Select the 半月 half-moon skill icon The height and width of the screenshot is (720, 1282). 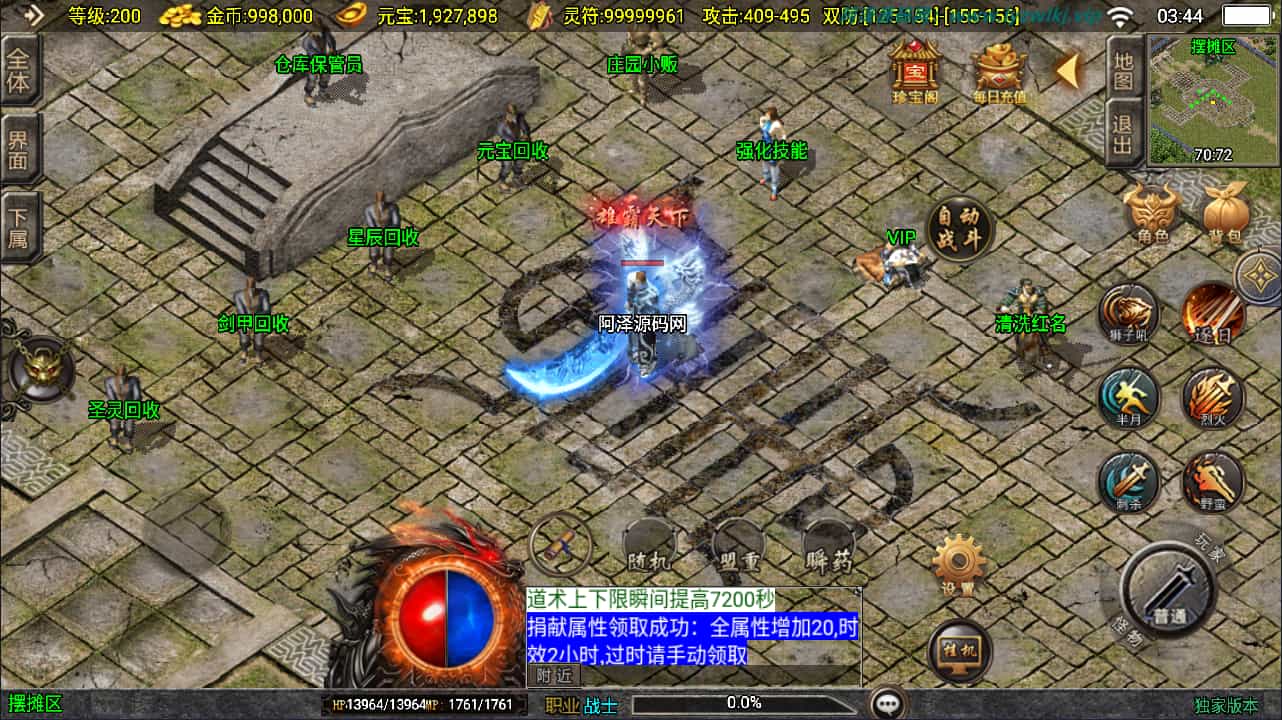1128,398
